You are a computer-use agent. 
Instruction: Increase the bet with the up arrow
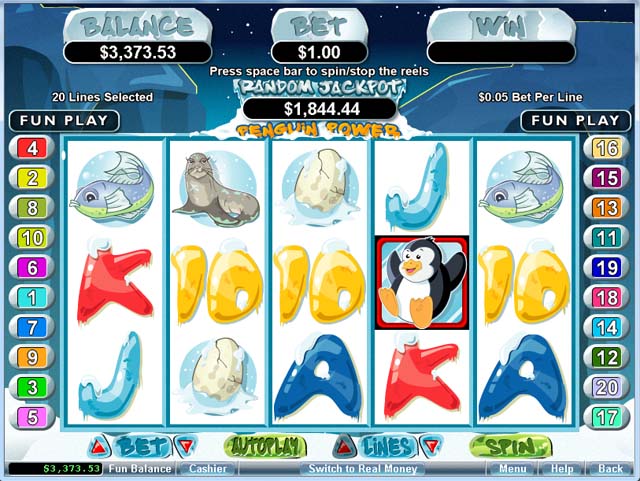coord(100,446)
